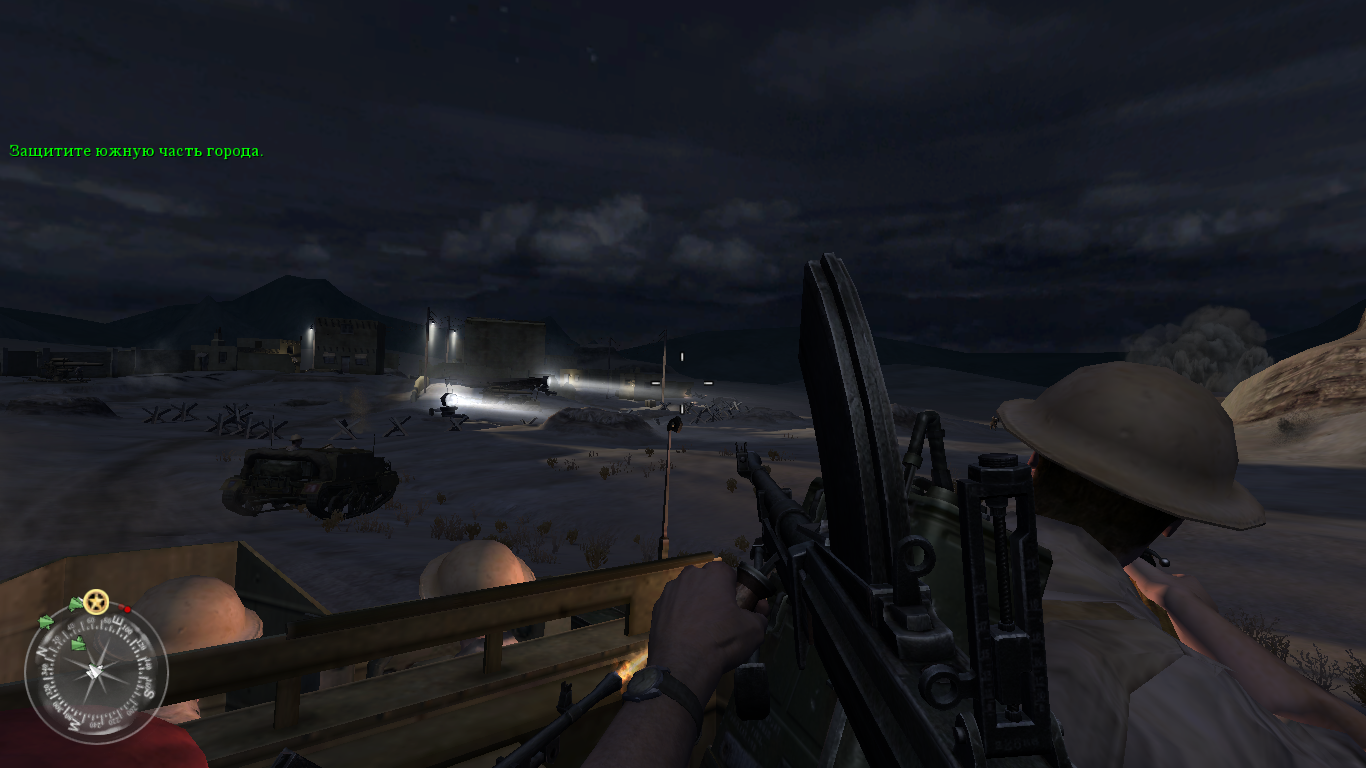Select the white player arrow at compass center
The image size is (1366, 768).
[x=96, y=672]
